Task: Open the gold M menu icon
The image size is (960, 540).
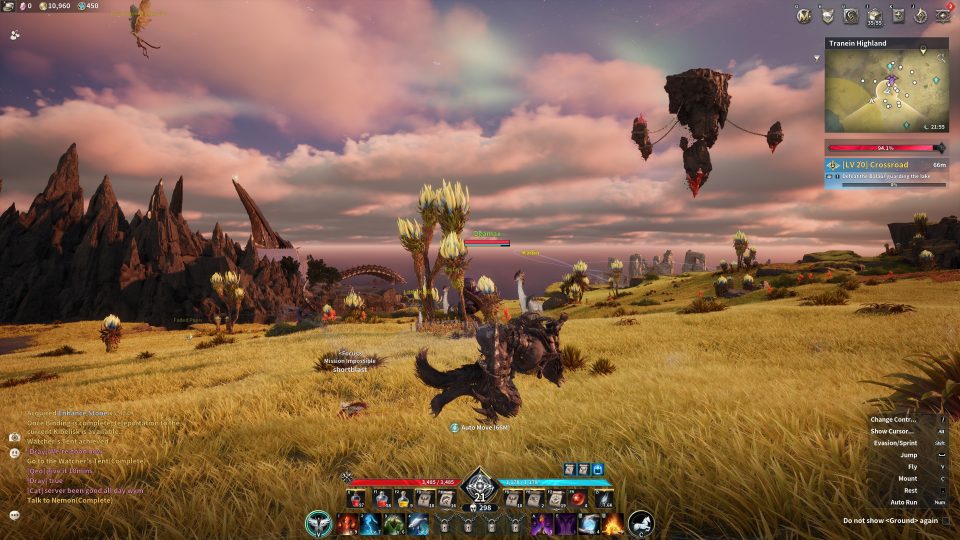Action: tap(803, 15)
